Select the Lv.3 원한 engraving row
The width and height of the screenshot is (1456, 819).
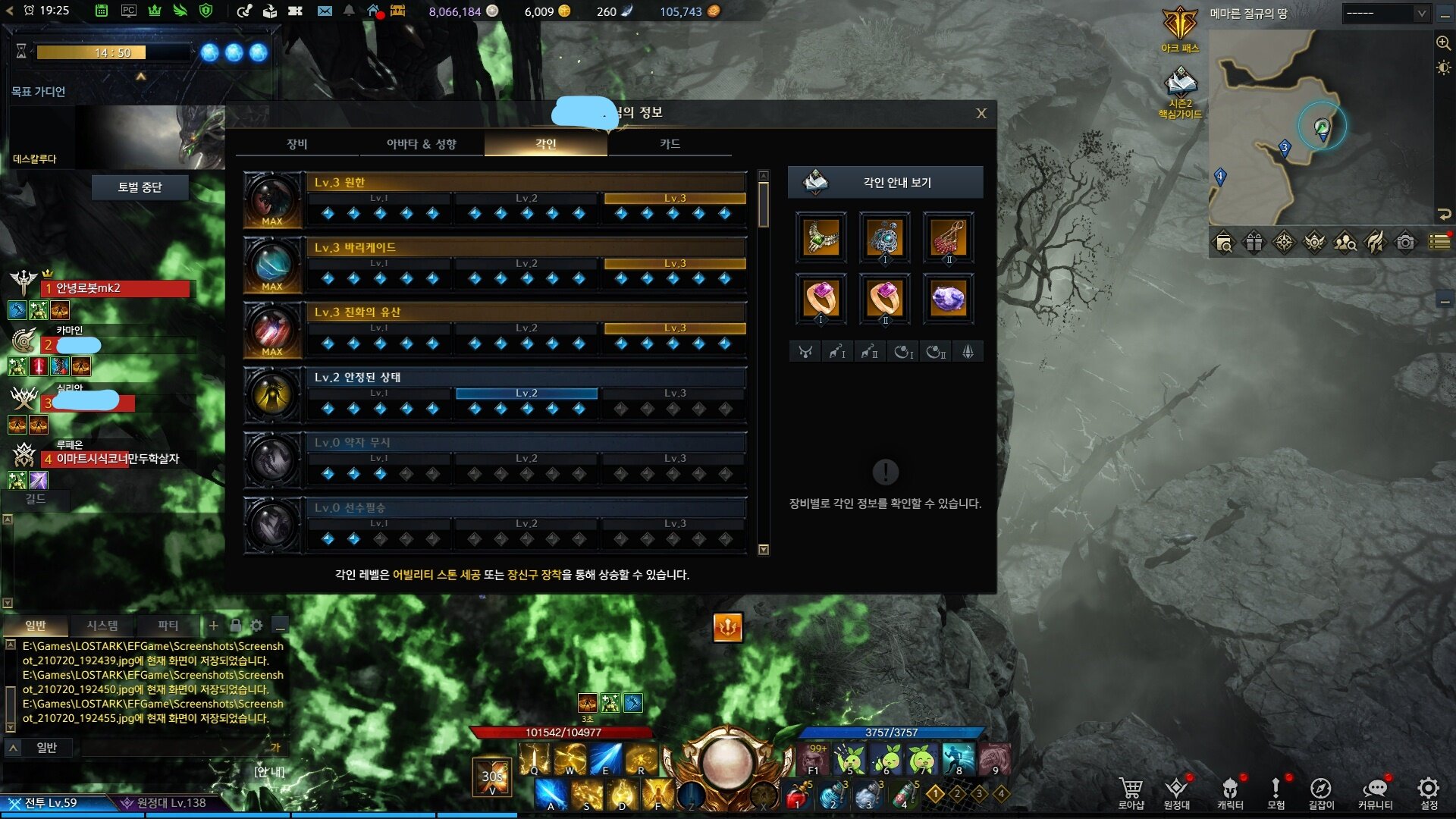point(526,183)
